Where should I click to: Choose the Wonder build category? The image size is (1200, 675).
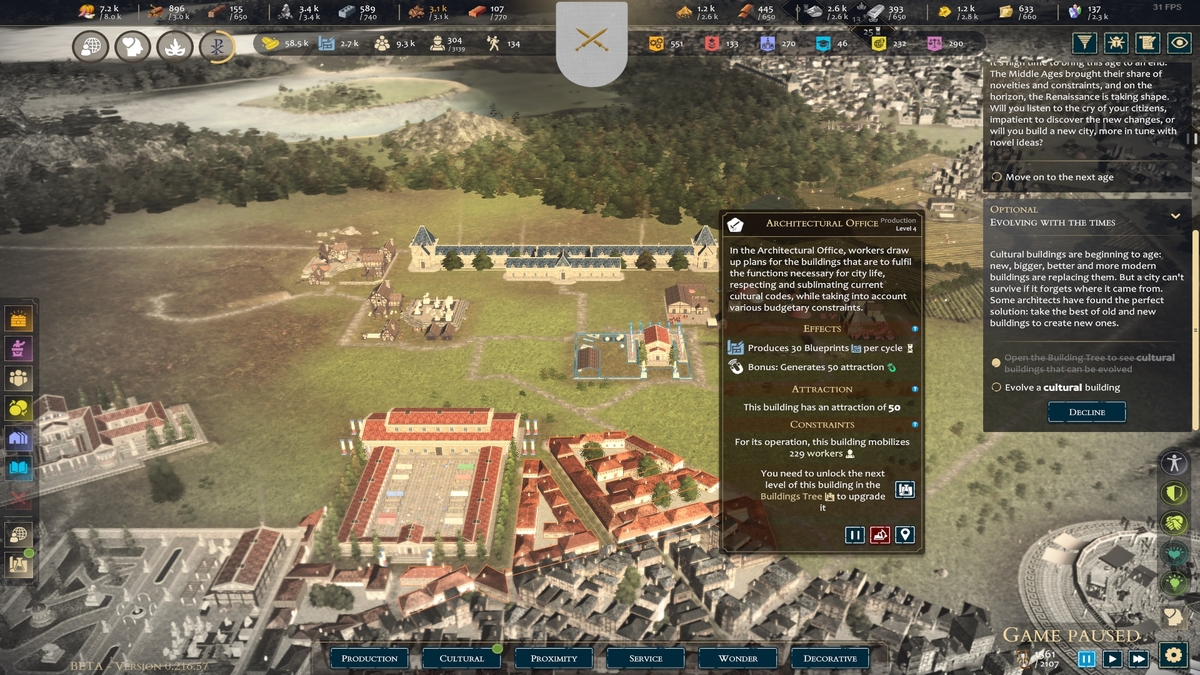(738, 658)
